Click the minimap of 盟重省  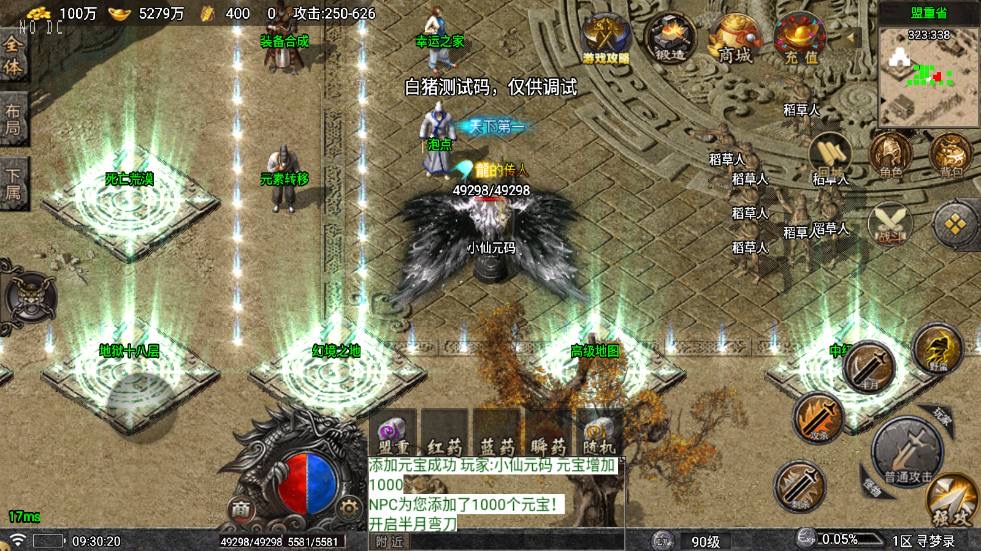click(929, 78)
